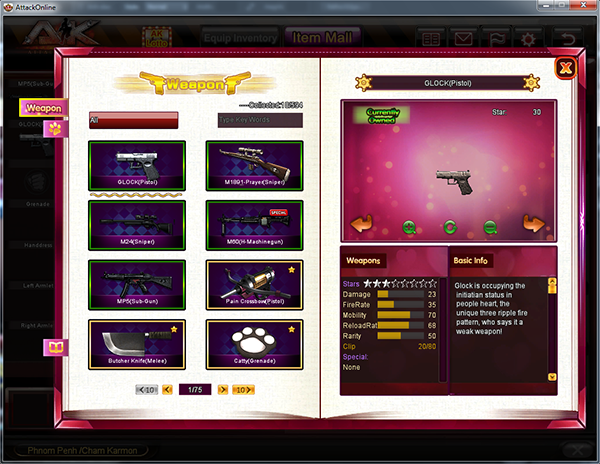600x464 pixels.
Task: Jump forward ten pages in weapon list
Action: pyautogui.click(x=244, y=389)
